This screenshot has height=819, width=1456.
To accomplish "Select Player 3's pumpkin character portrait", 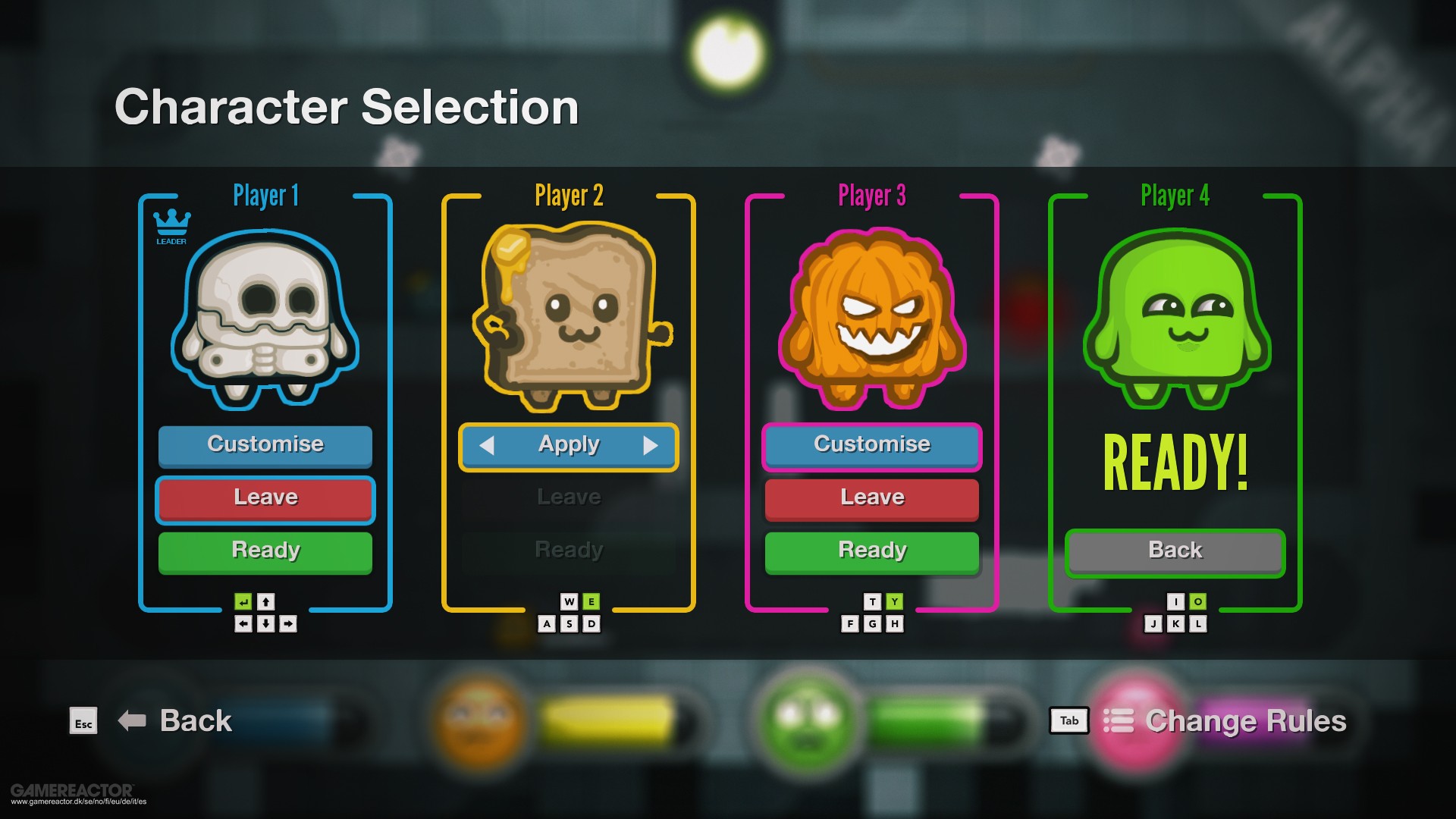I will coord(872,318).
